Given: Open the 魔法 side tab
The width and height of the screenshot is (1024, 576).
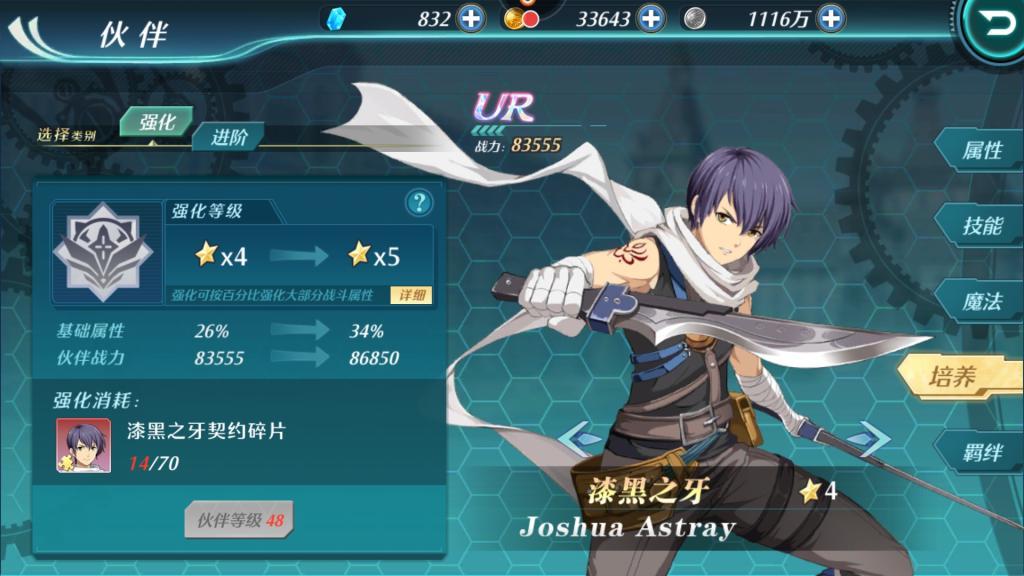Looking at the screenshot, I should pyautogui.click(x=981, y=302).
